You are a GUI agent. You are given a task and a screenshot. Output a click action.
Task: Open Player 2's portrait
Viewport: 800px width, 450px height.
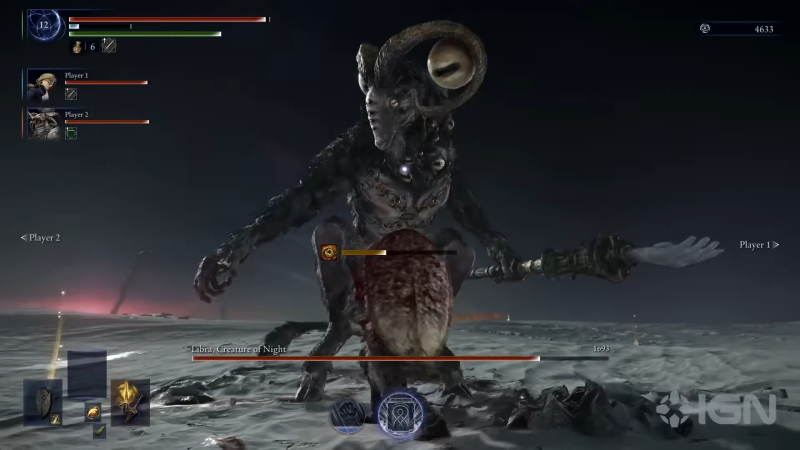pyautogui.click(x=44, y=123)
